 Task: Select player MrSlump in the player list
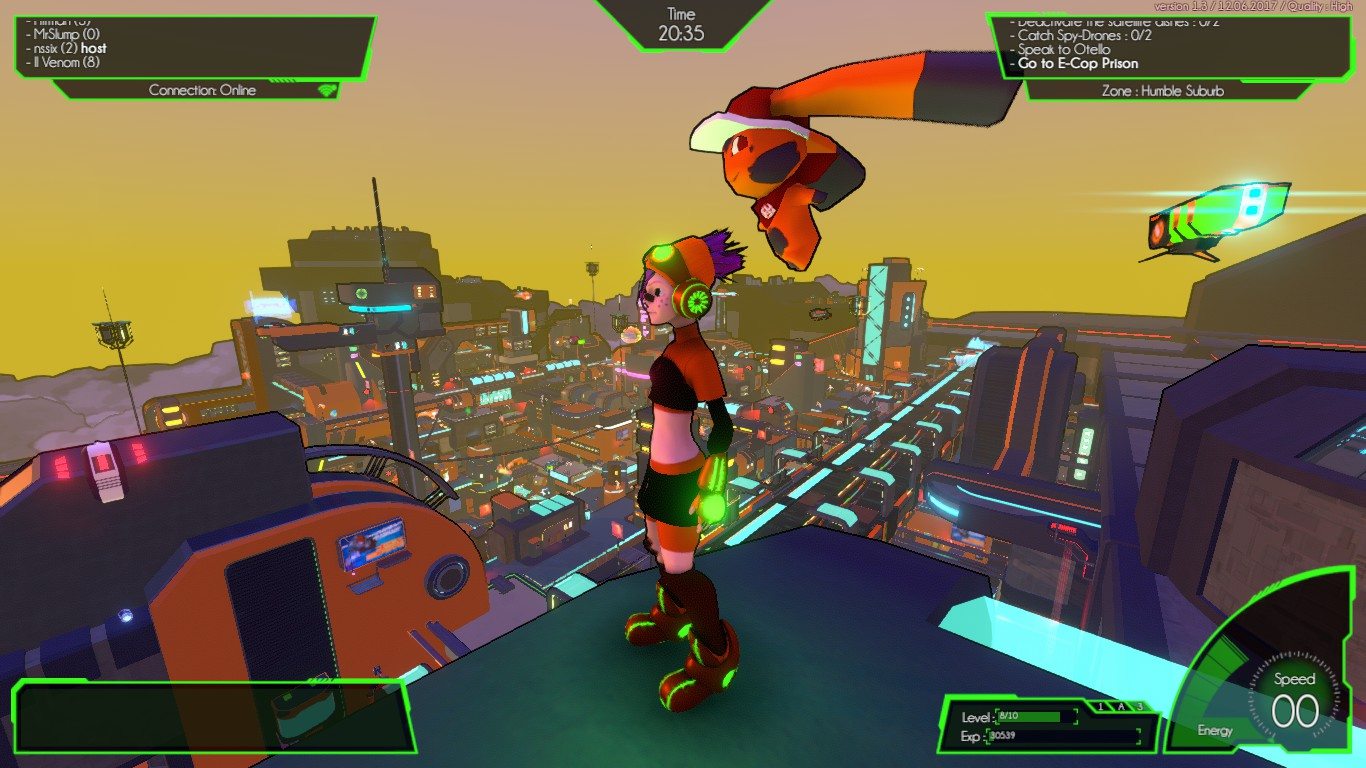tap(62, 34)
